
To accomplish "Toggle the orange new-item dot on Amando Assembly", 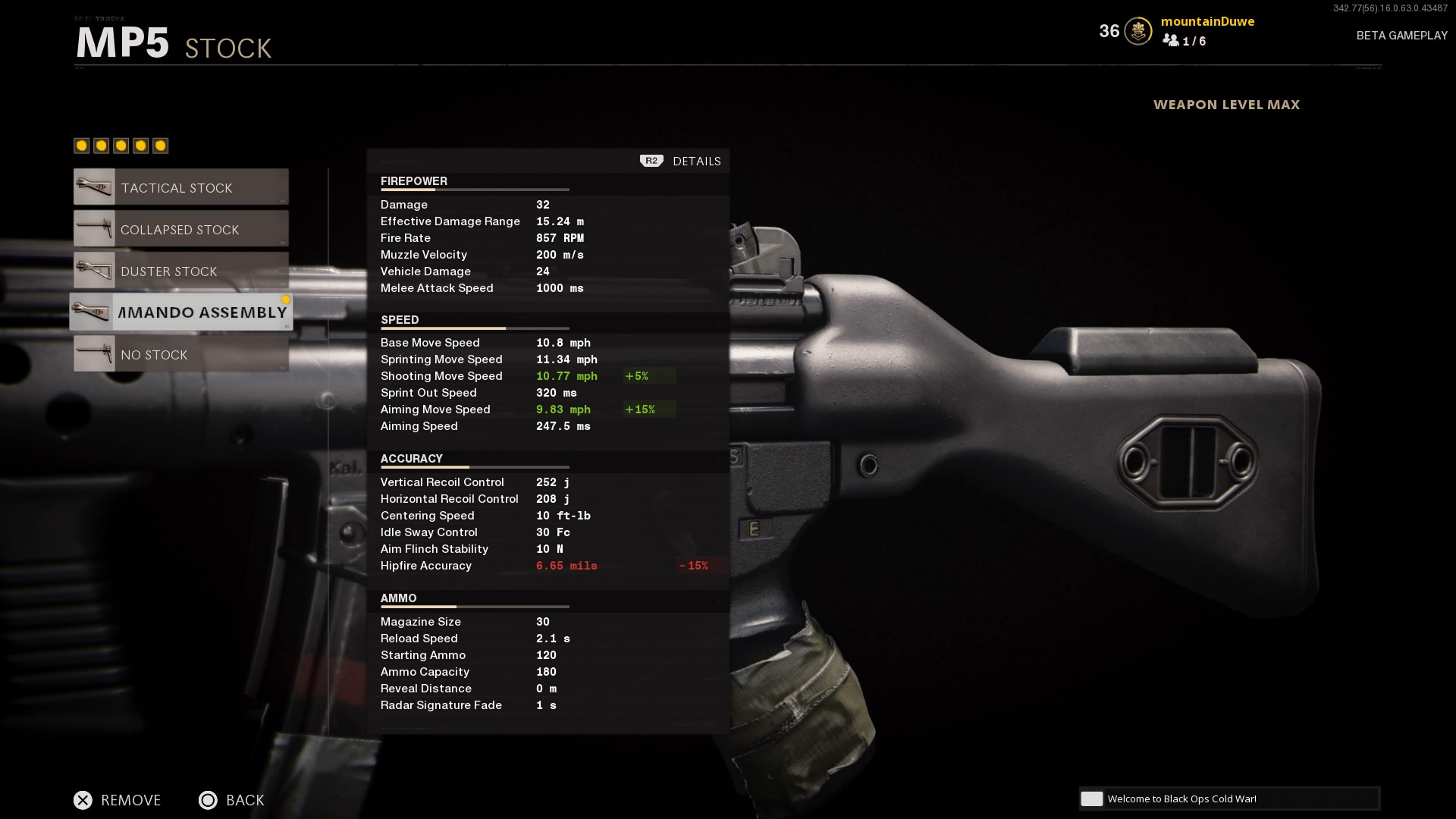I will (x=286, y=300).
